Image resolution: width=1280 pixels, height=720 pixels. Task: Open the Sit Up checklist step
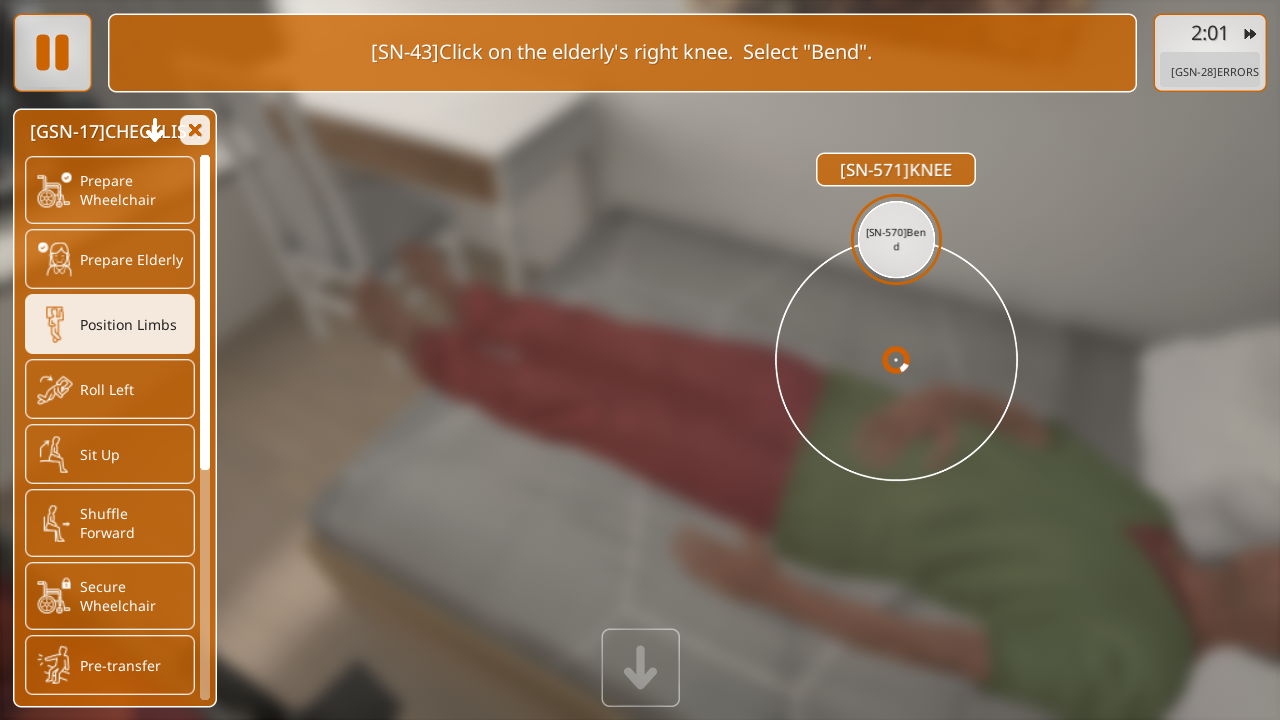pos(110,454)
